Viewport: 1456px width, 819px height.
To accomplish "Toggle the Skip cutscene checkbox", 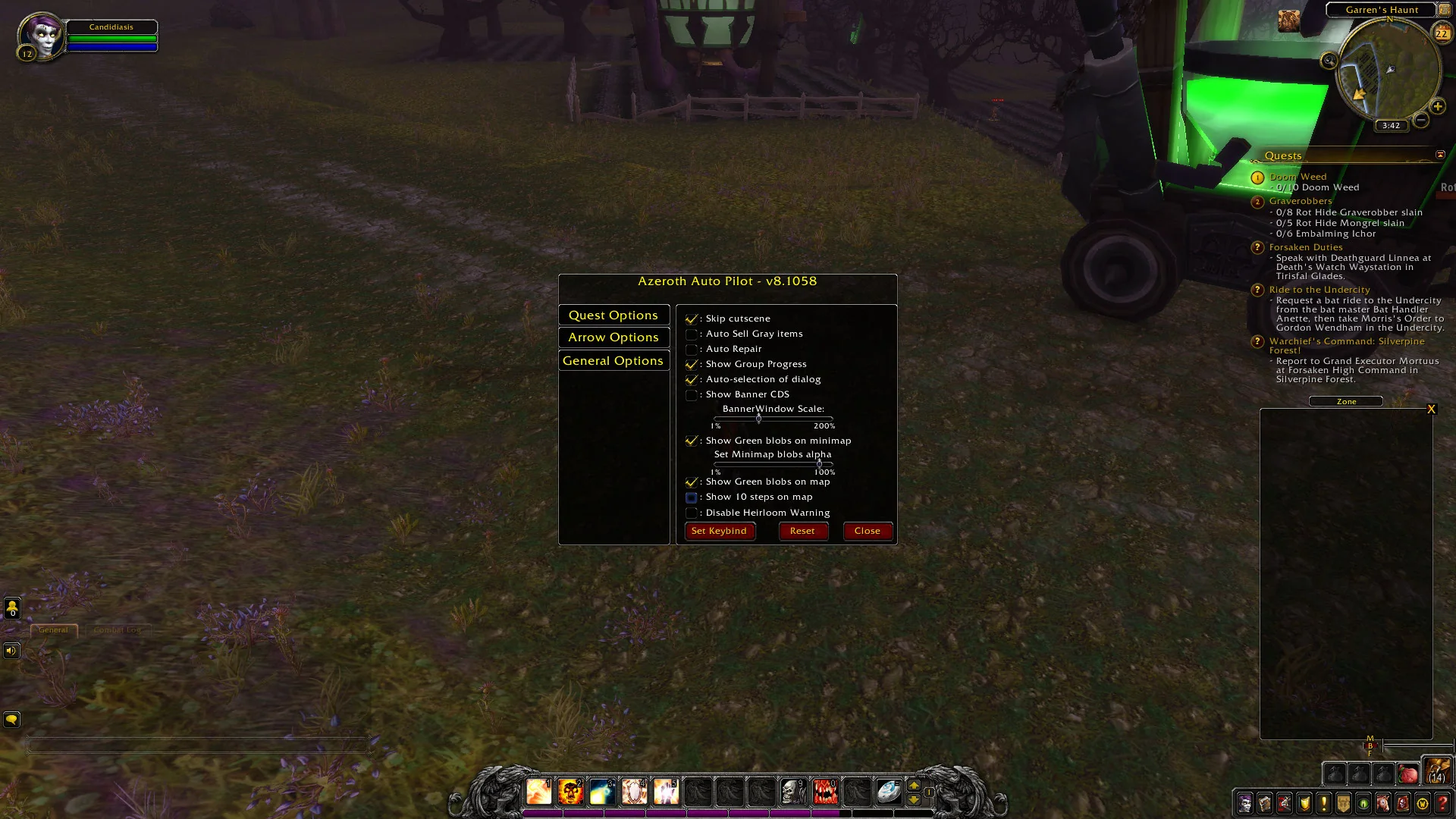I will [x=692, y=319].
